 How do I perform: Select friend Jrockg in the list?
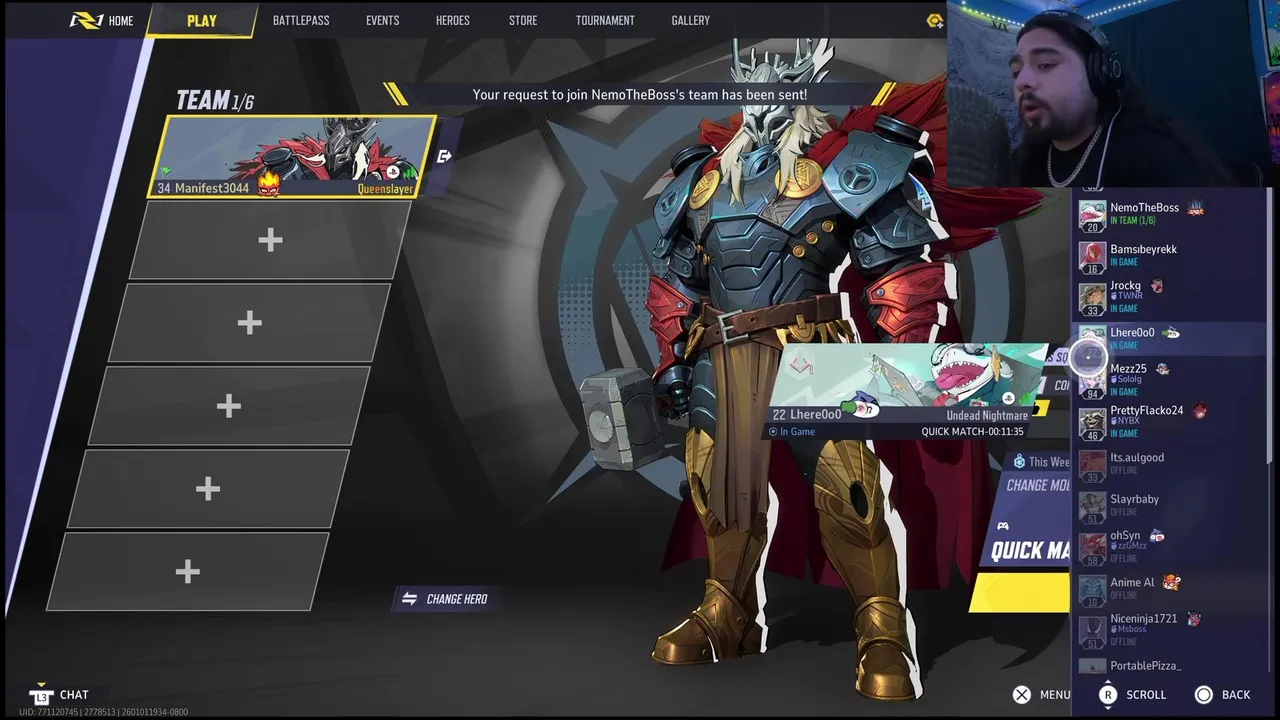[x=1125, y=296]
